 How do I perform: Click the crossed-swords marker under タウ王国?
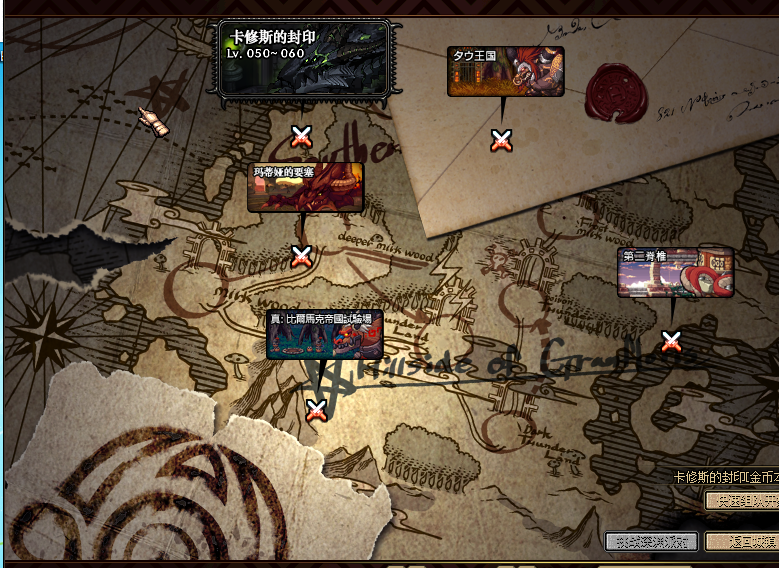(x=502, y=141)
